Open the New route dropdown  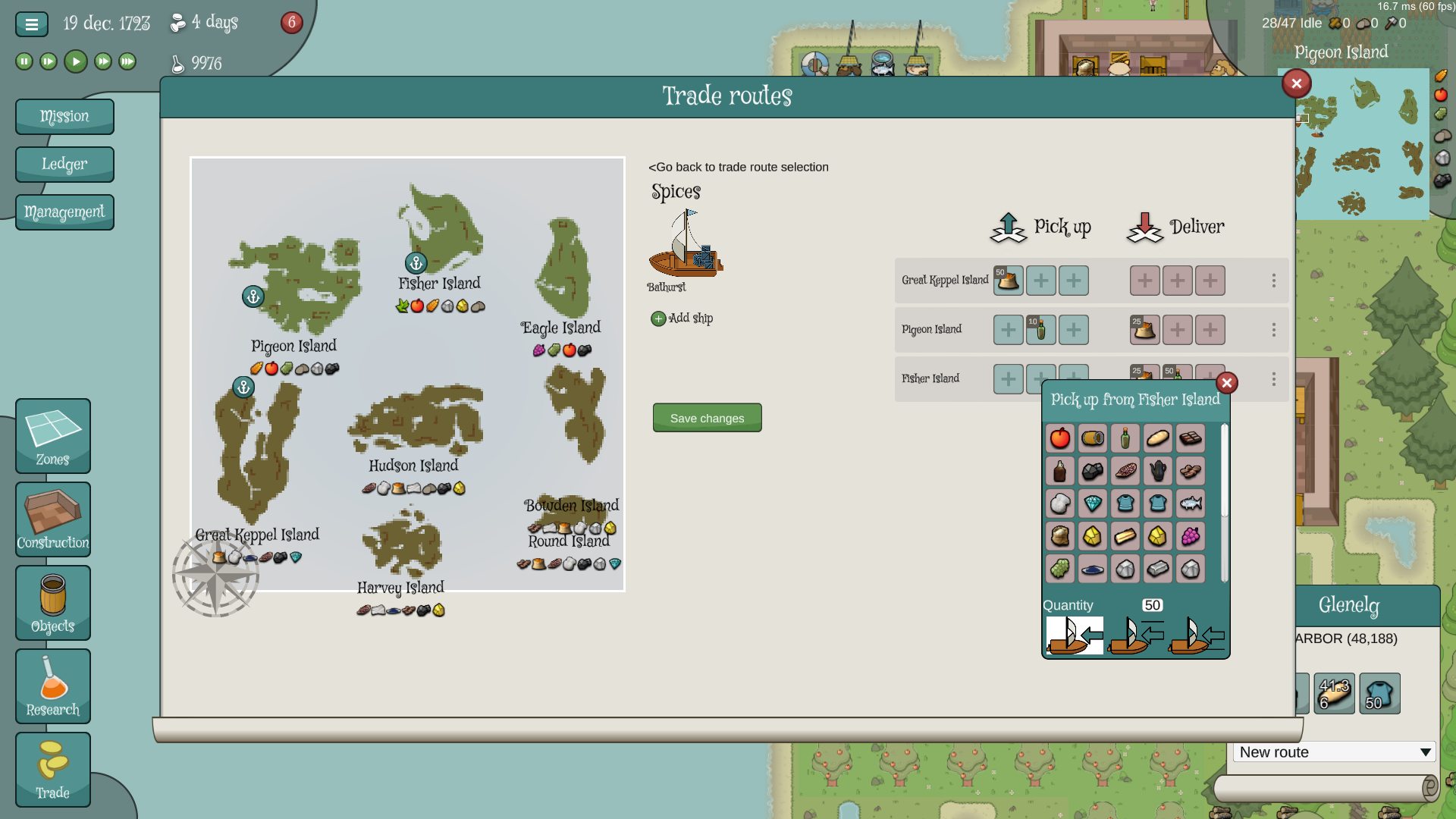[1334, 752]
